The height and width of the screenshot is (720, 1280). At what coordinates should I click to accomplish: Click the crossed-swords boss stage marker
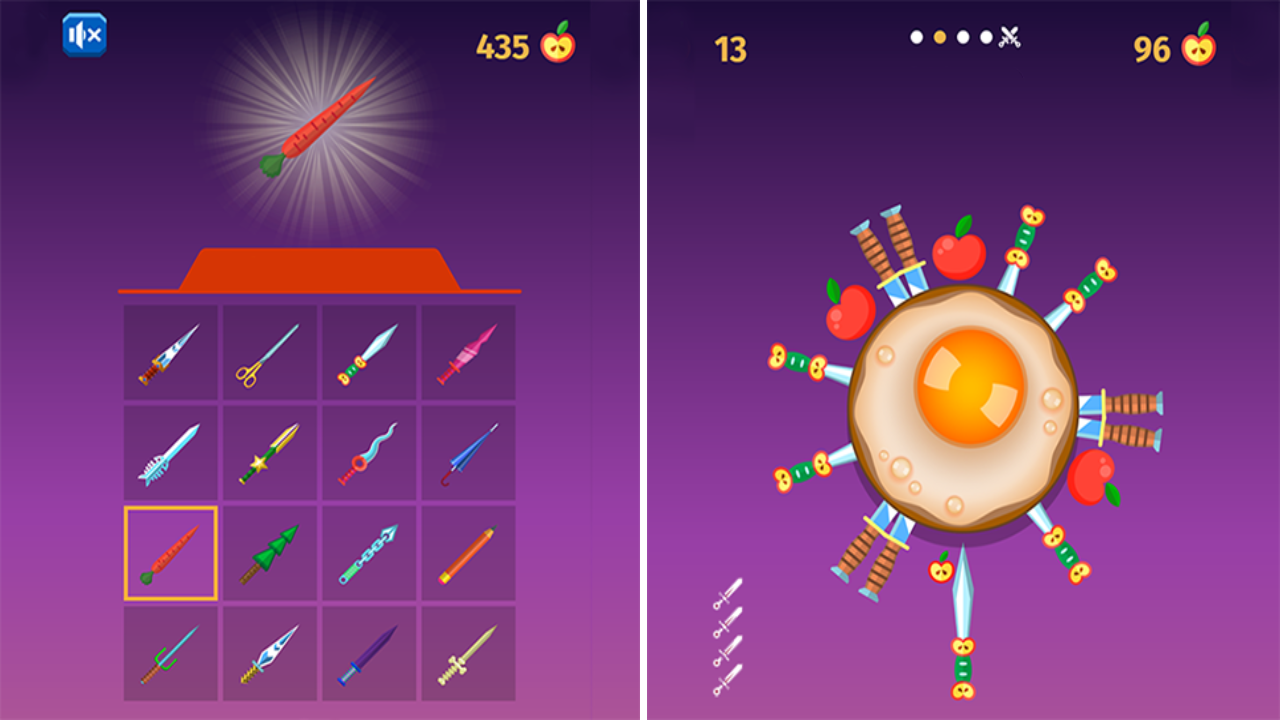pos(1010,36)
